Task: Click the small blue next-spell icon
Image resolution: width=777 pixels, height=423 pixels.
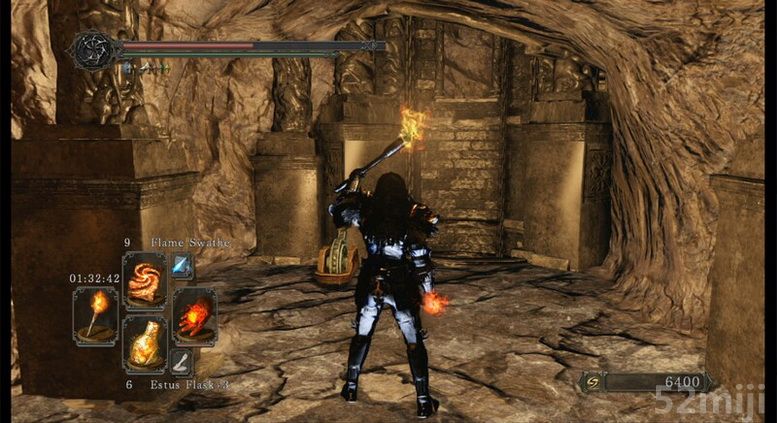Action: point(182,264)
